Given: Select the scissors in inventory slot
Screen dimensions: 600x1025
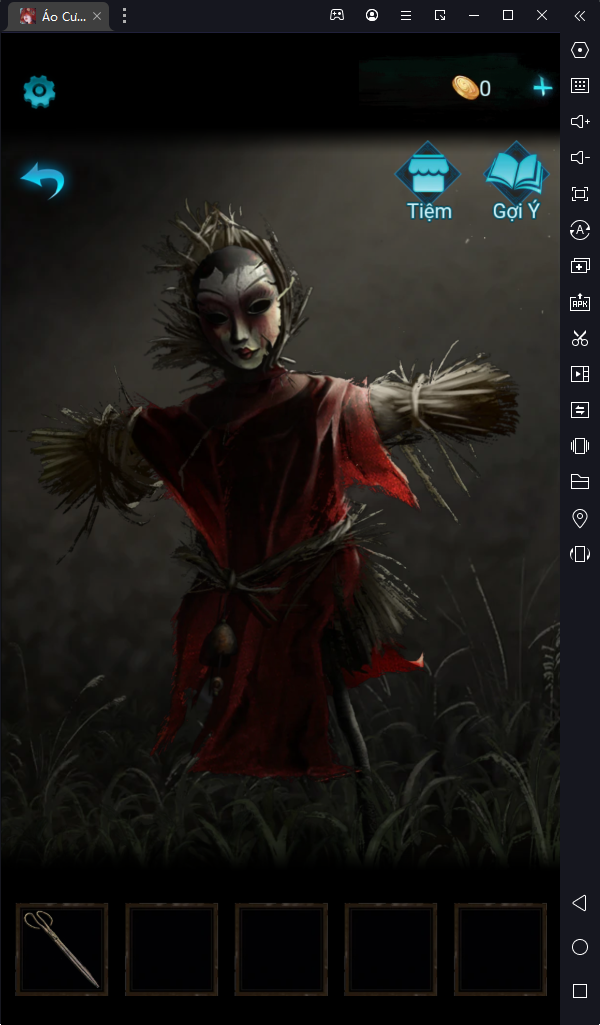Looking at the screenshot, I should coord(62,949).
